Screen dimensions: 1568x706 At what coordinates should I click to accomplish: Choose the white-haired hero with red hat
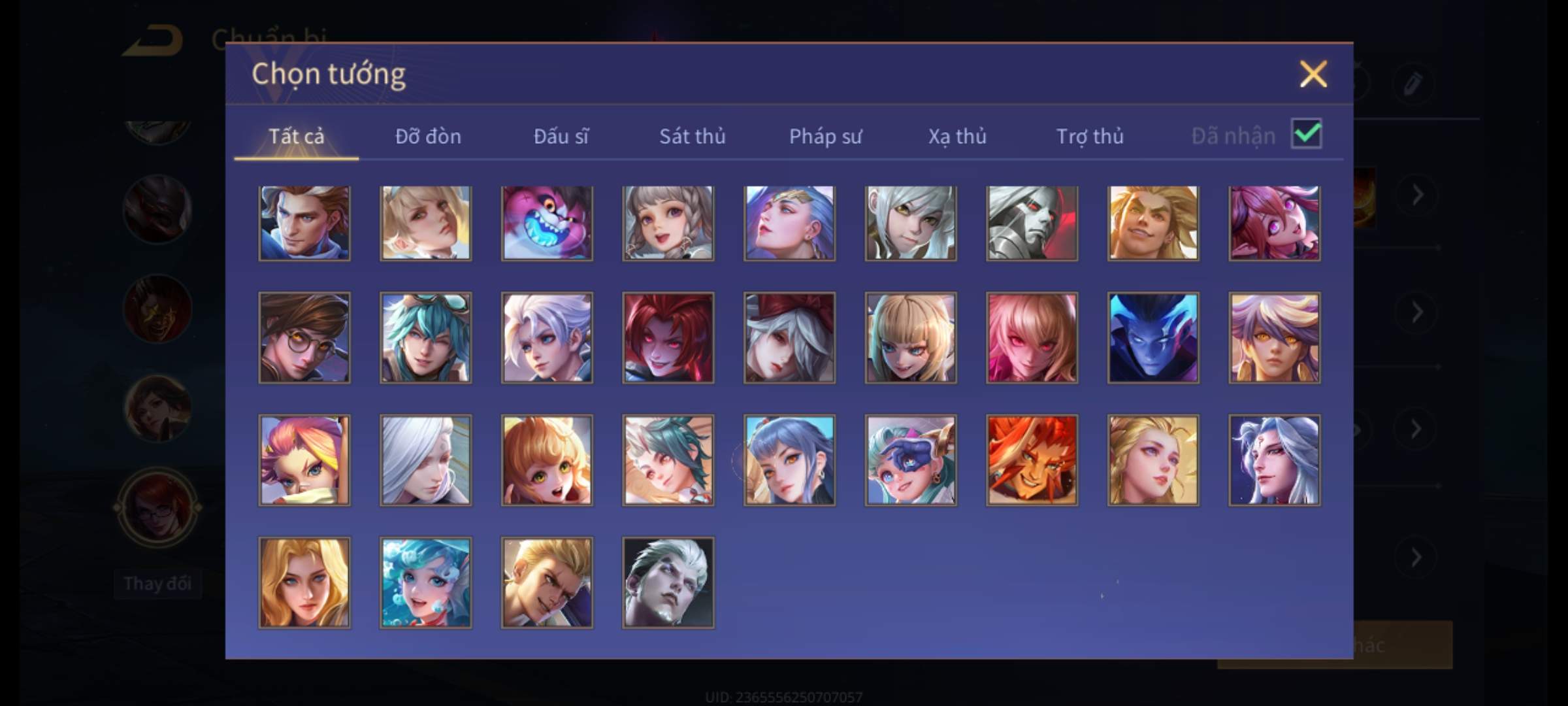pyautogui.click(x=789, y=337)
